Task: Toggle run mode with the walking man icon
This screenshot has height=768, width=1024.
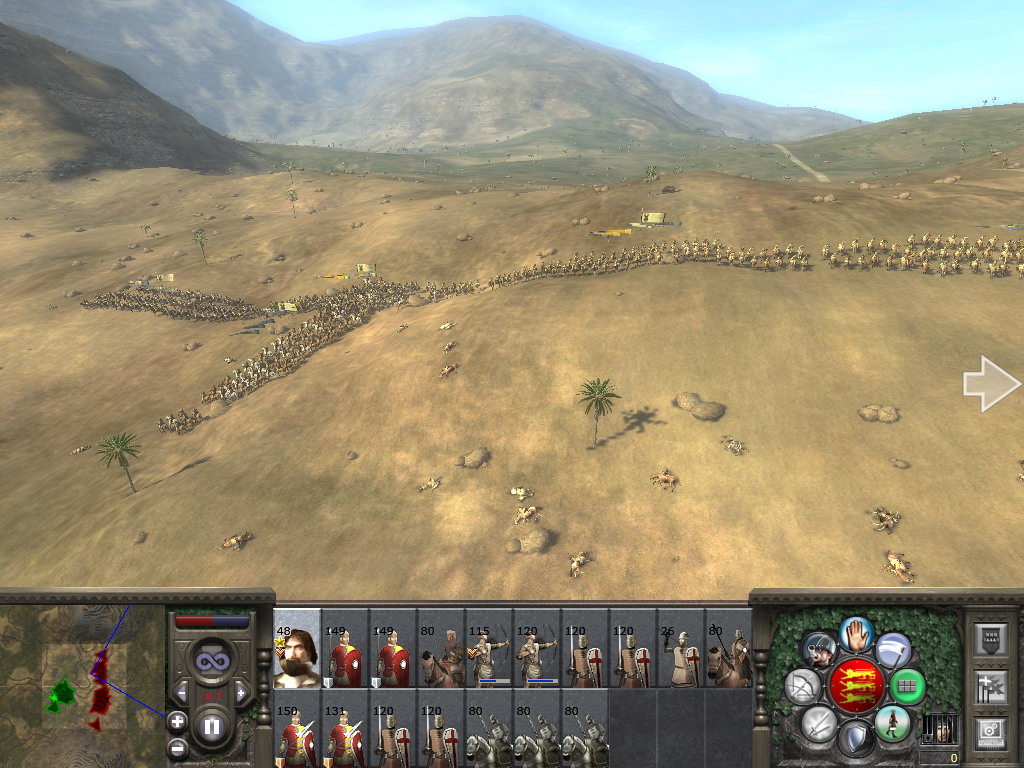Action: [x=892, y=723]
